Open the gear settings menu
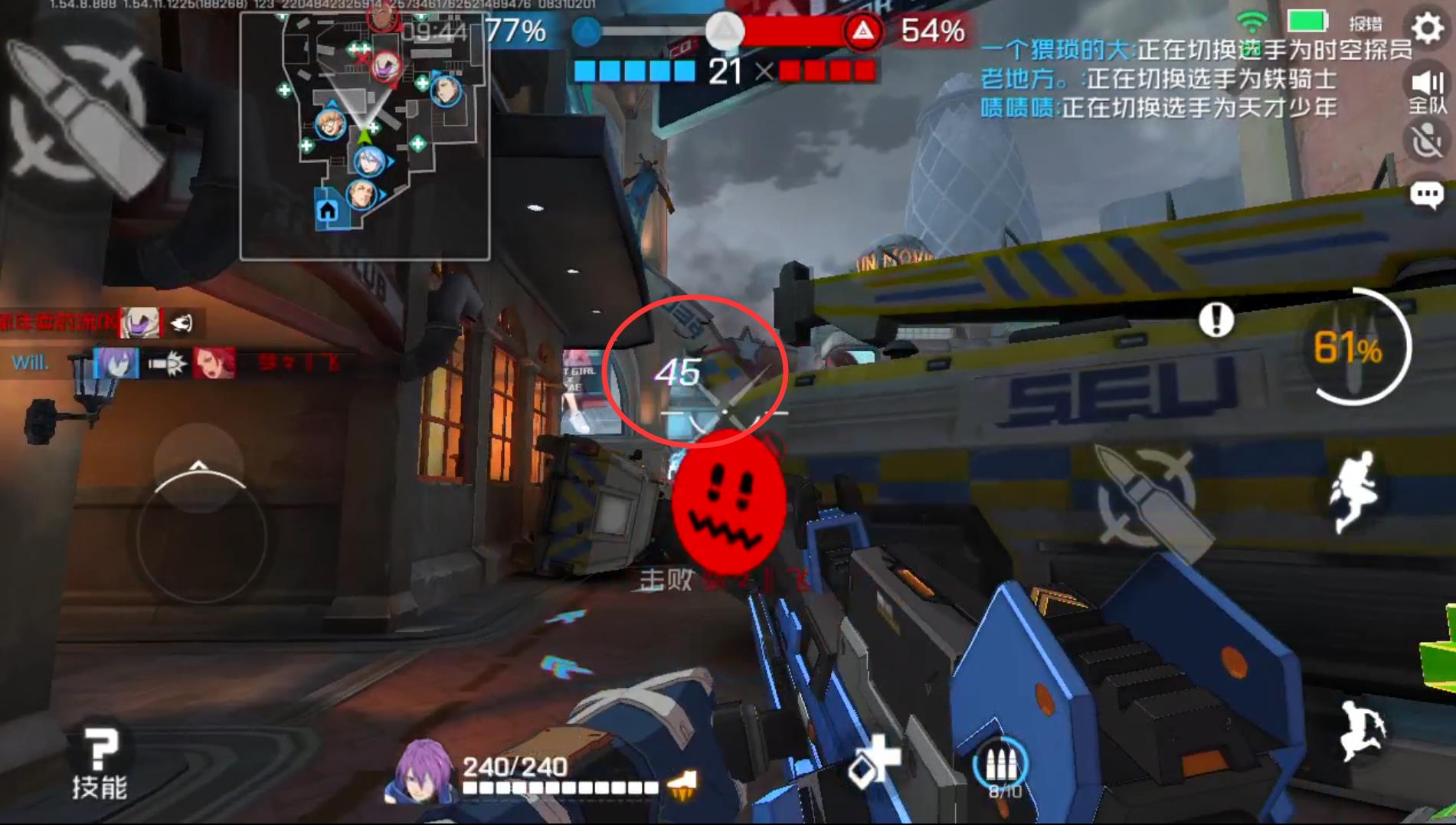This screenshot has width=1456, height=825. [x=1428, y=28]
